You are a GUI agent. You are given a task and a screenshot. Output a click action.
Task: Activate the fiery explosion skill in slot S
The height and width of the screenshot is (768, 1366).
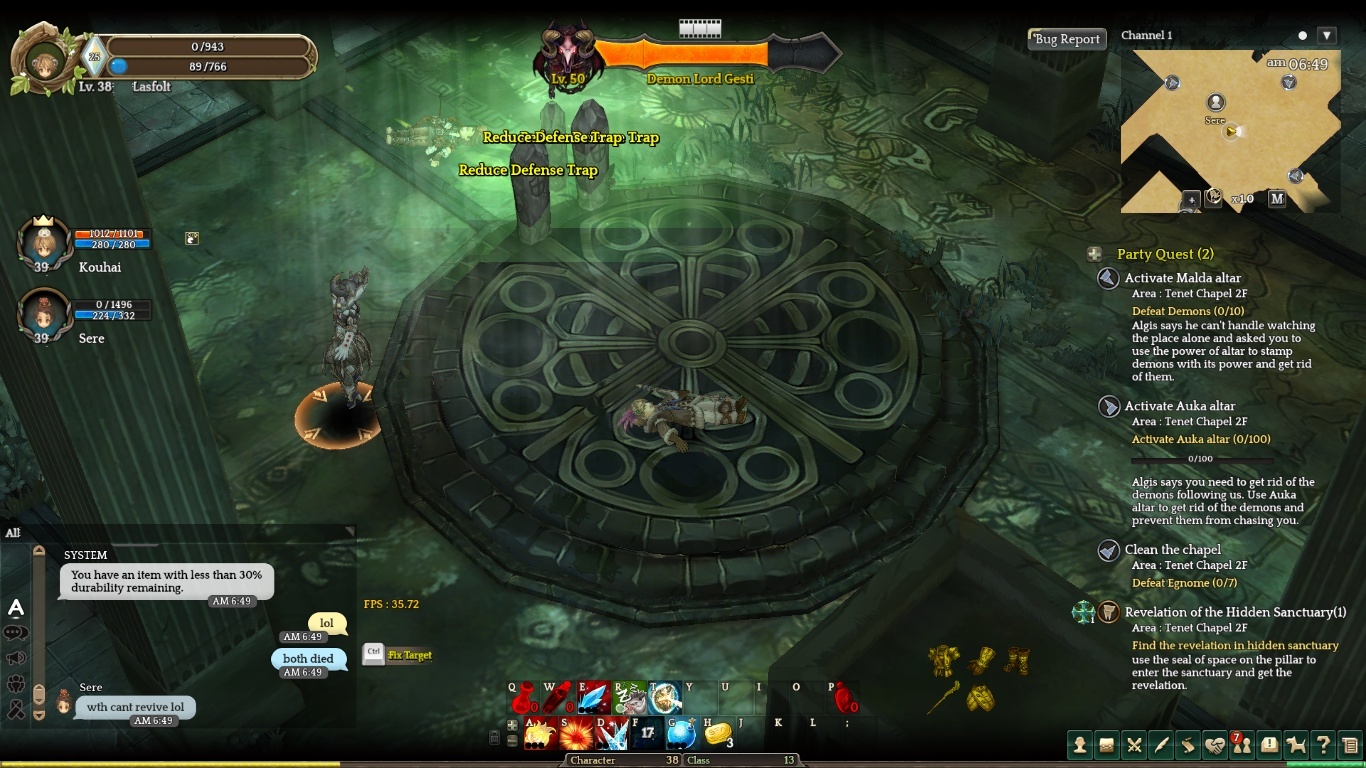pos(577,734)
